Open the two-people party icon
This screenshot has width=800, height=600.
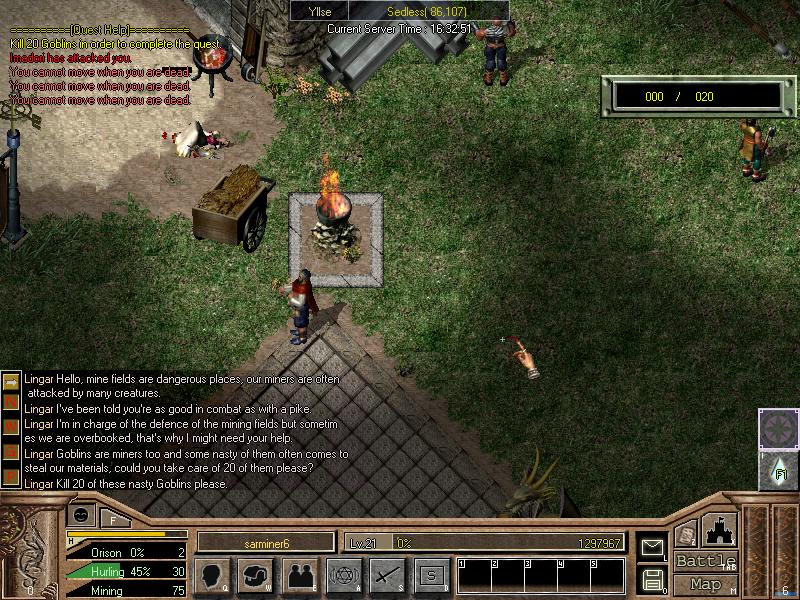click(x=299, y=575)
